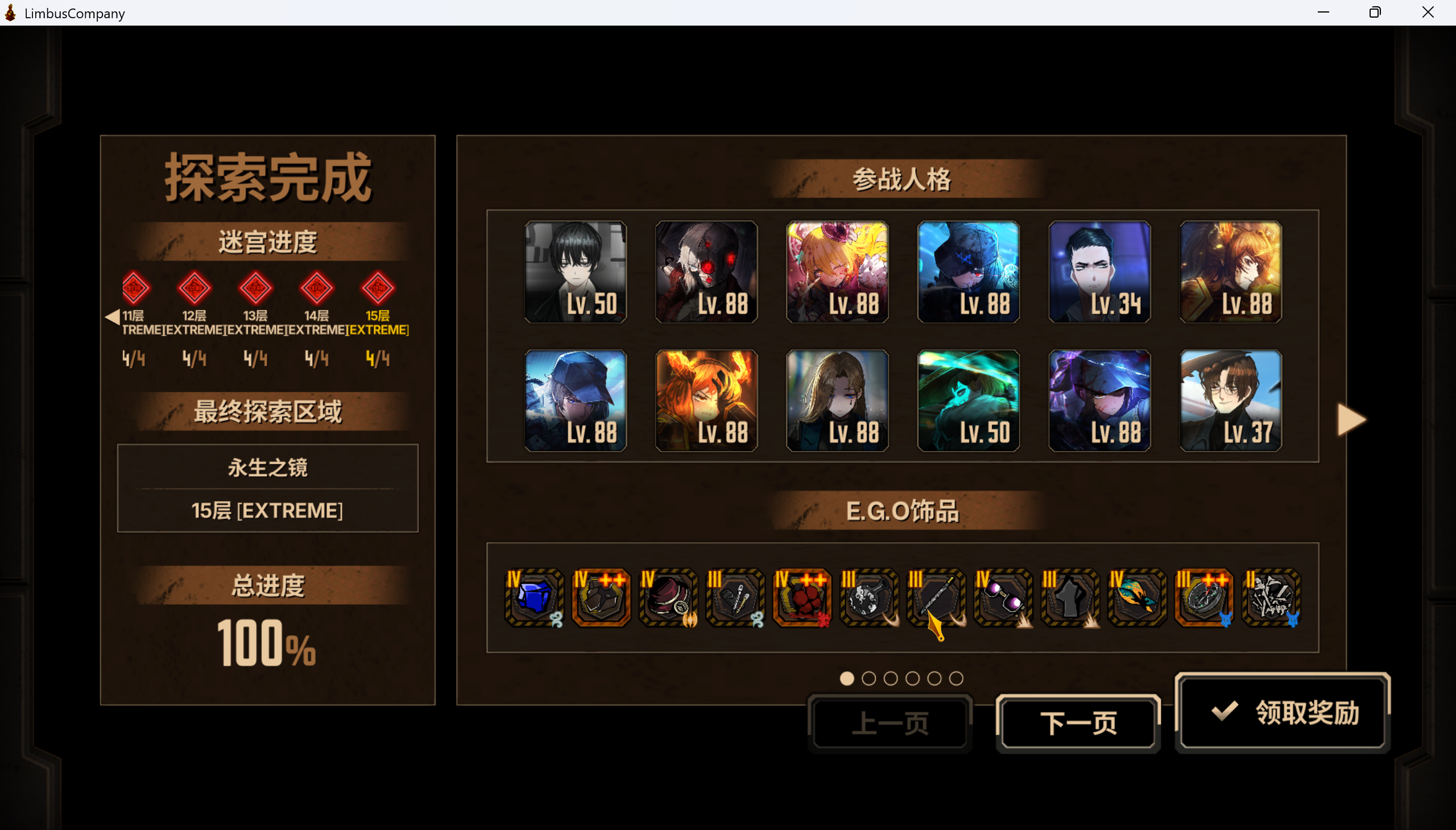Inspect the red hat E.G.O gift
The width and height of the screenshot is (1456, 830).
point(667,598)
